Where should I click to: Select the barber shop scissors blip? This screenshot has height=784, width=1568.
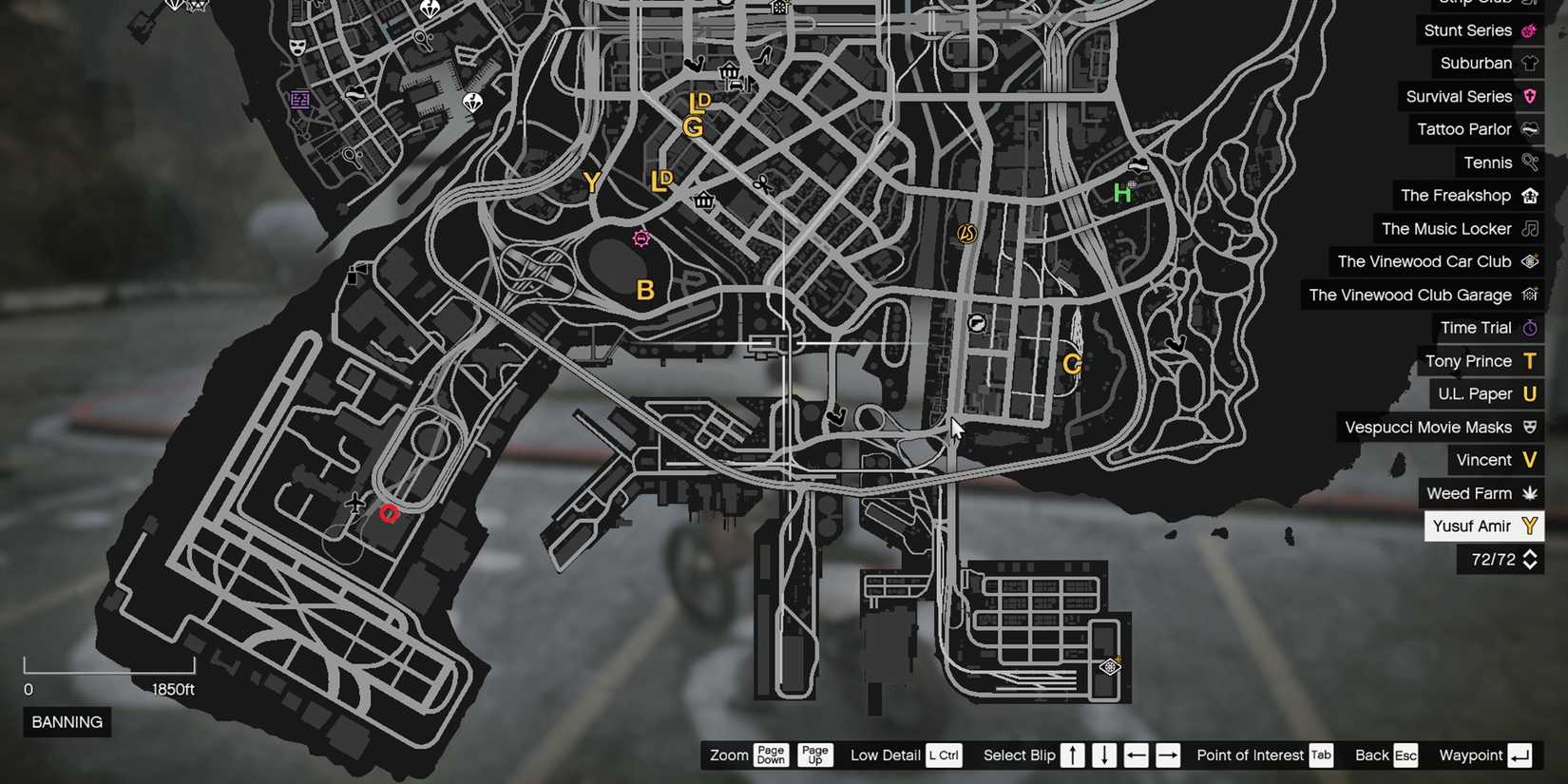coord(762,183)
